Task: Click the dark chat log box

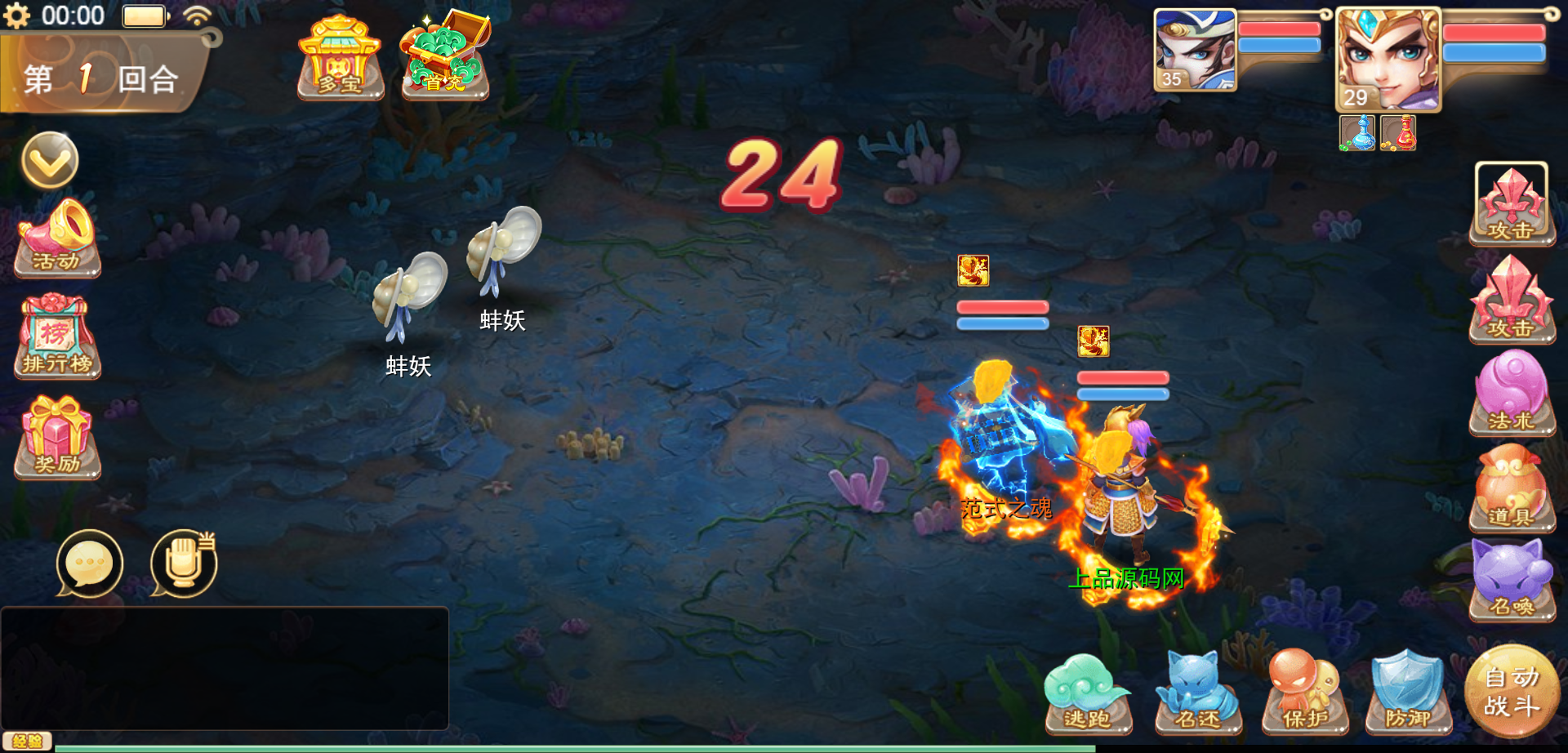Action: [x=225, y=667]
